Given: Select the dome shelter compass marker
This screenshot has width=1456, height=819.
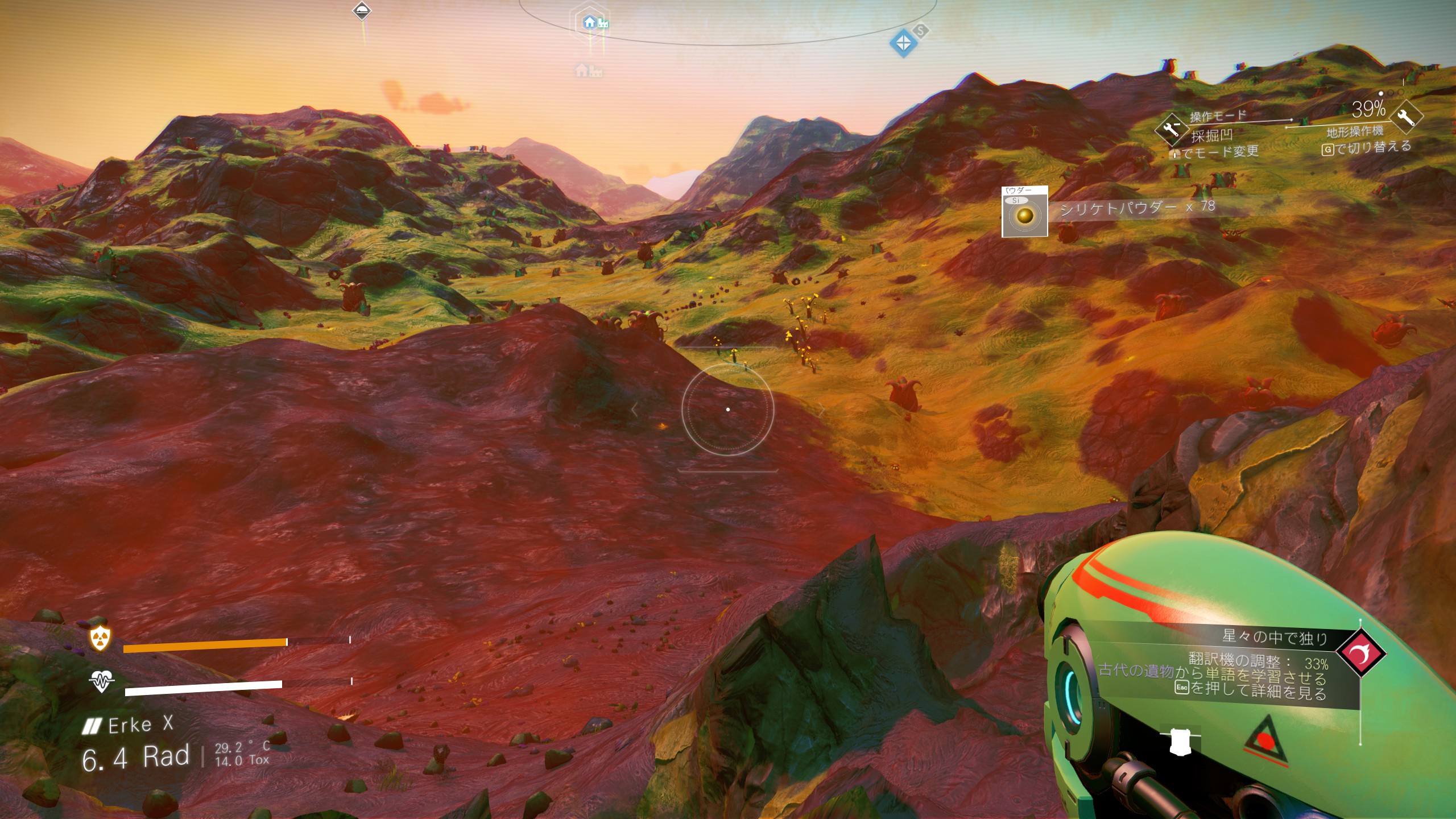Looking at the screenshot, I should point(362,10).
